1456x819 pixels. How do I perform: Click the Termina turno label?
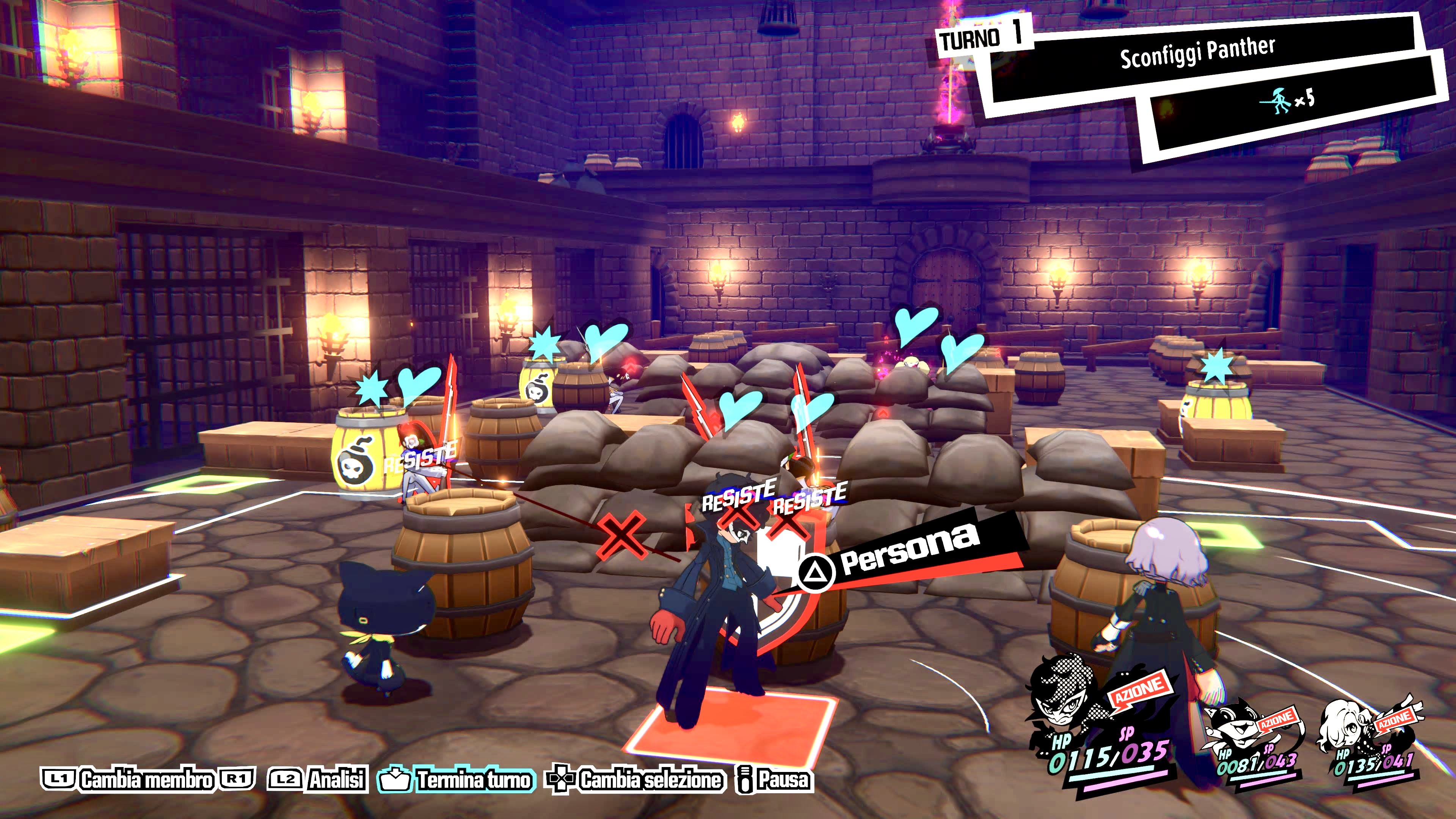474,780
